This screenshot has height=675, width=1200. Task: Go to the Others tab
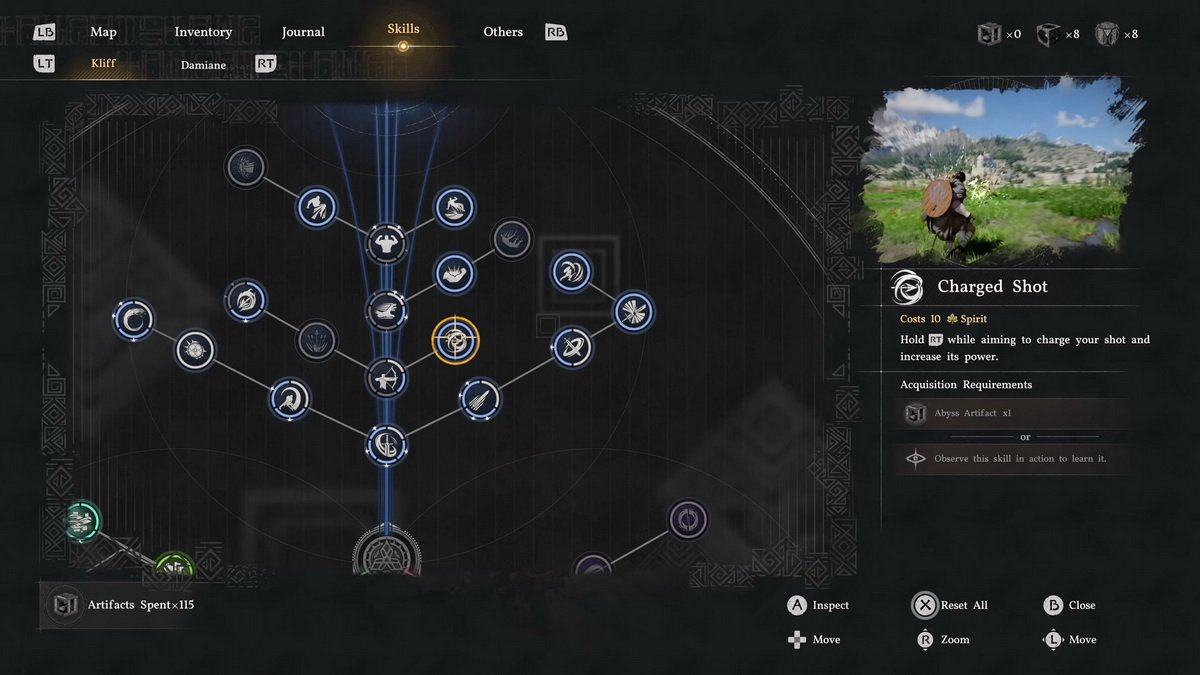click(503, 32)
